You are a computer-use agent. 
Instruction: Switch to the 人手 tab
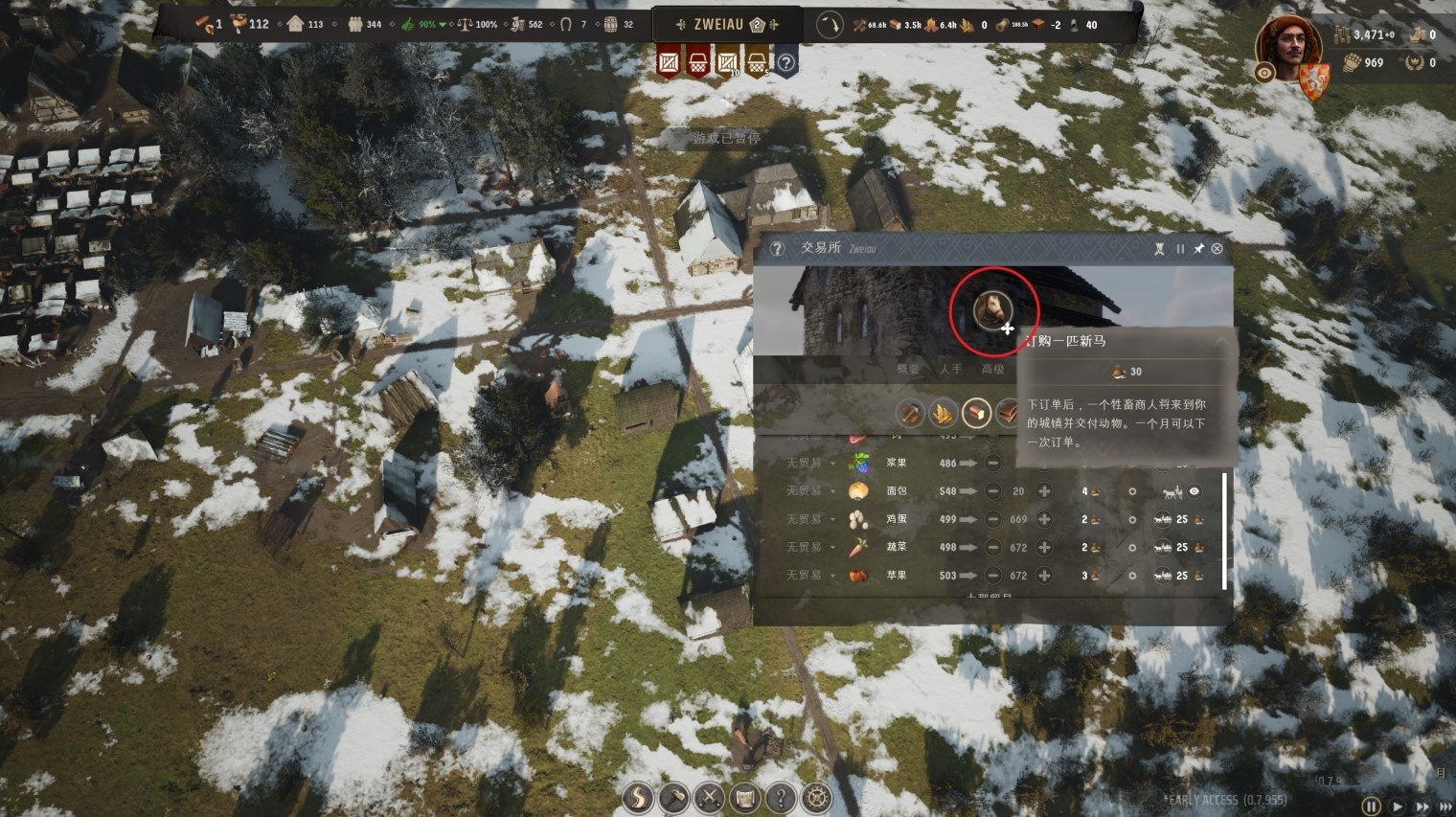(950, 369)
